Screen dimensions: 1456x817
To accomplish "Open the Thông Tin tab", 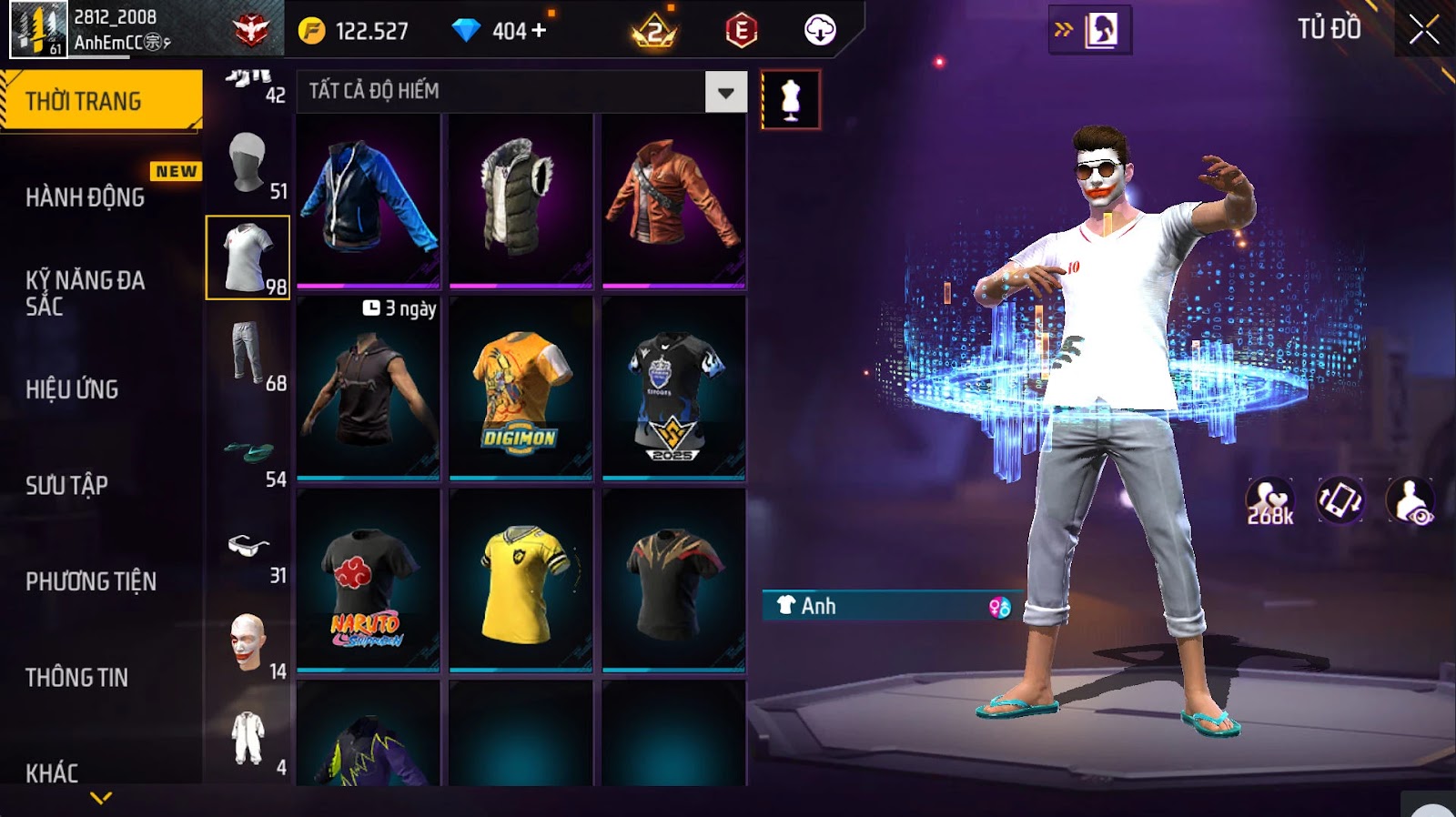I will coord(76,677).
